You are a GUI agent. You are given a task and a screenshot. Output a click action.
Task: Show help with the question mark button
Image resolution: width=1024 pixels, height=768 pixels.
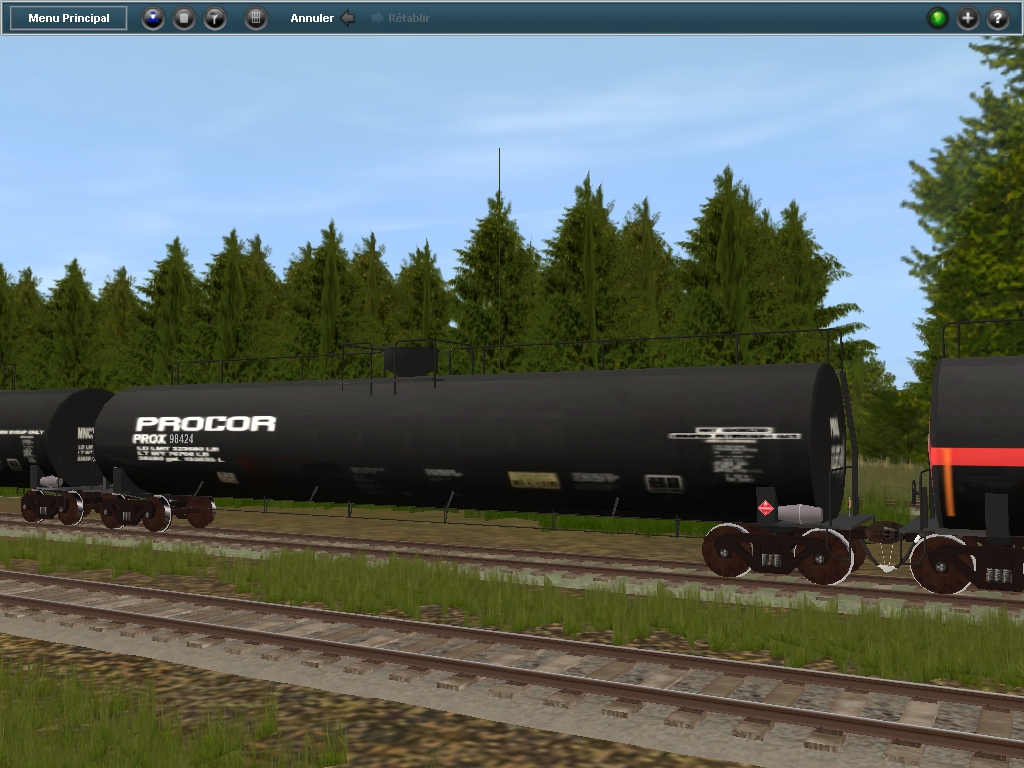click(x=998, y=18)
